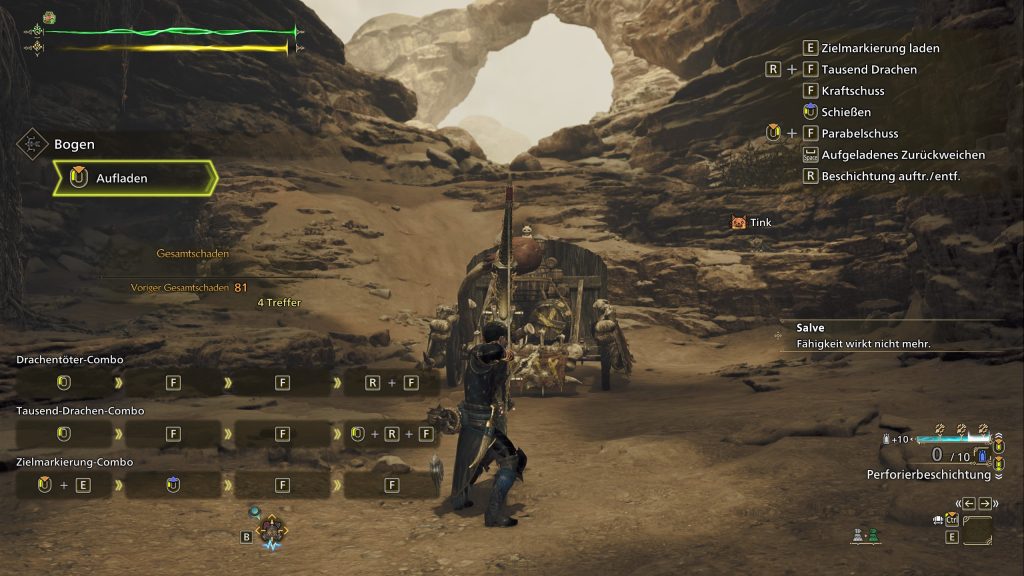Select the Tausend-Drachen-Combo heading
Screen dimensions: 1024x576
coord(80,411)
